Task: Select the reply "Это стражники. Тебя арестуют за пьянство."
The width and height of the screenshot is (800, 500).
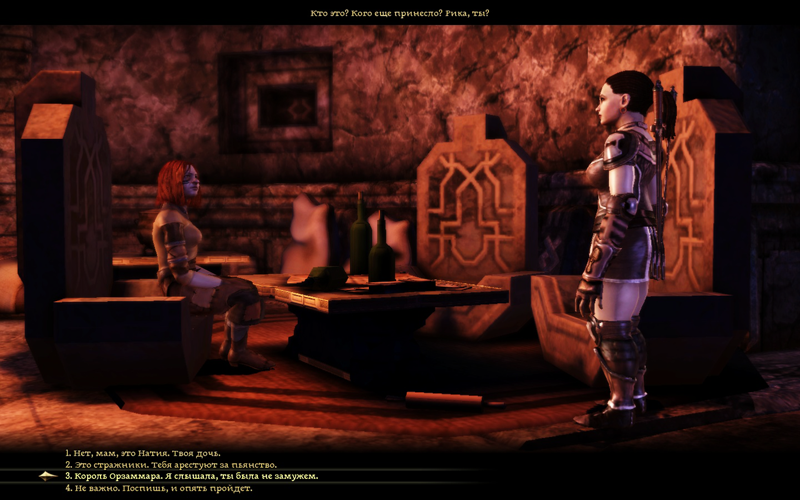Action: (x=171, y=465)
